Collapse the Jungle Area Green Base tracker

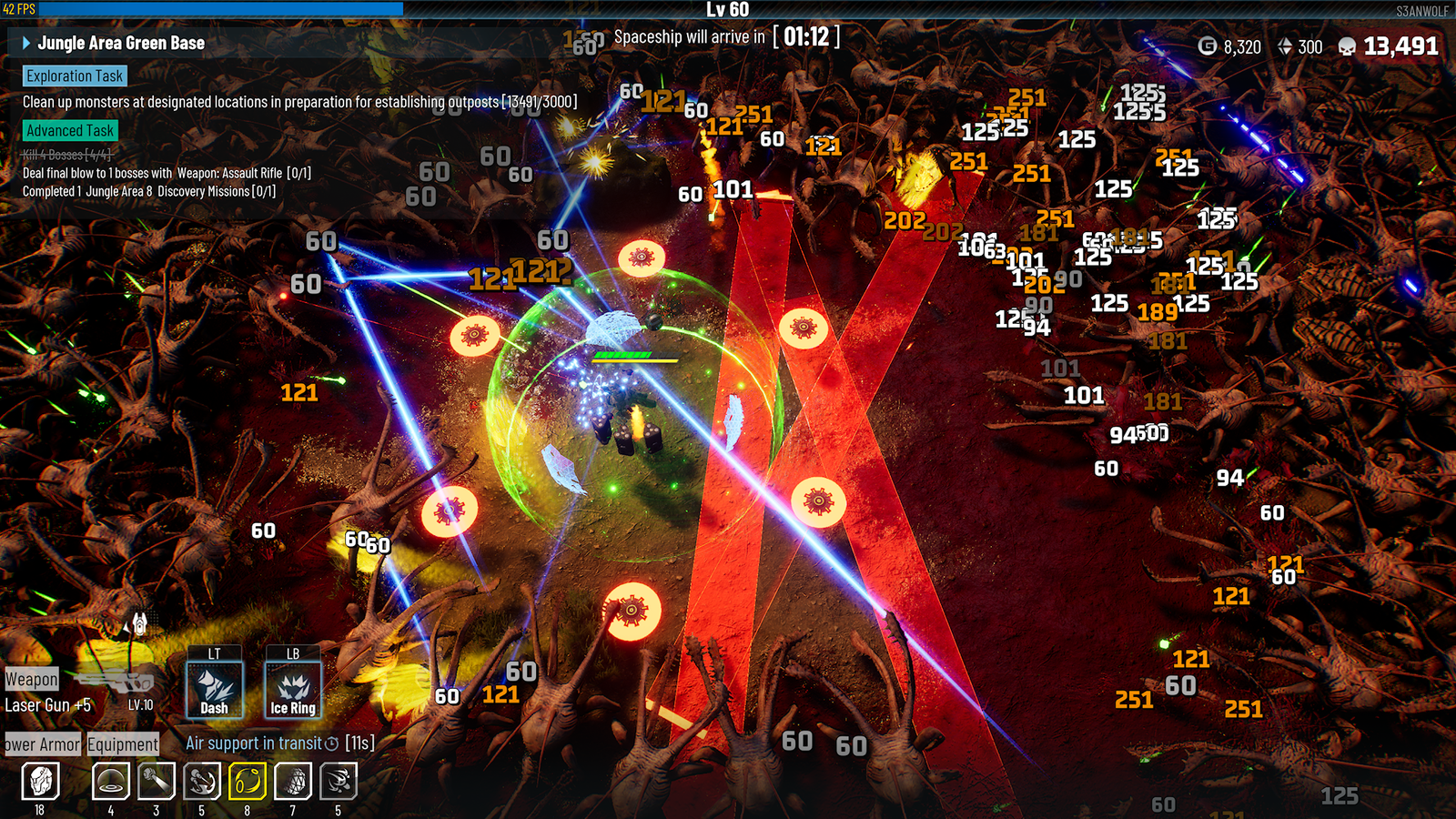26,43
